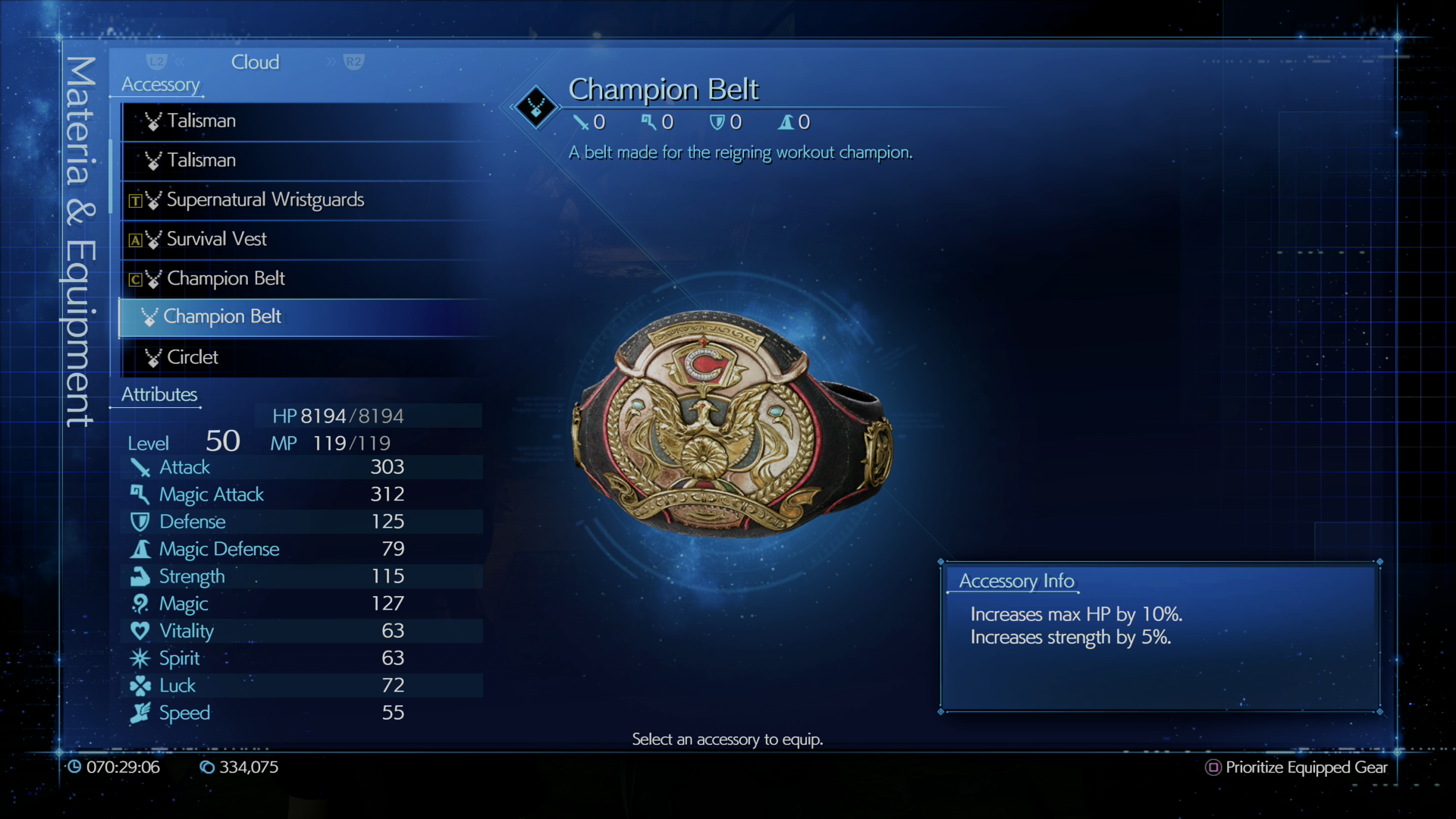Select the accessory pendant icon beside Champion Belt title
The height and width of the screenshot is (819, 1456).
coord(535,107)
